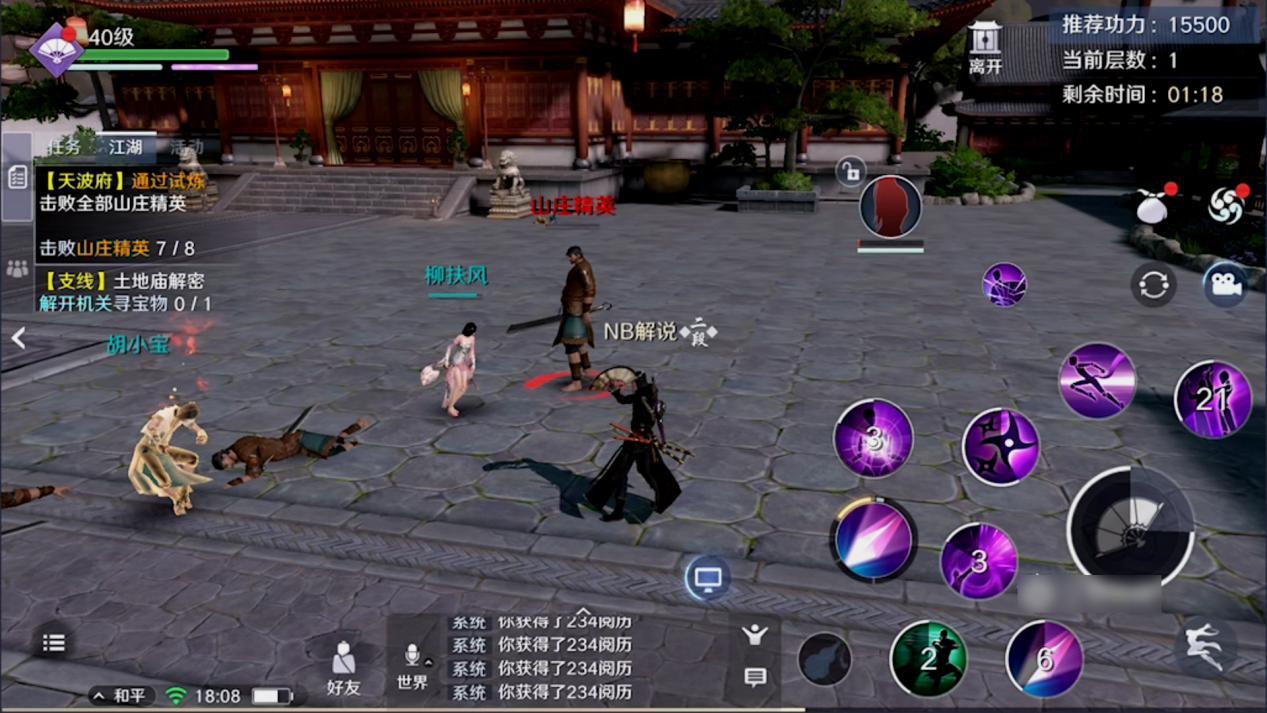1267x713 pixels.
Task: Click the target switch rotate-arrows button
Action: click(x=1153, y=286)
